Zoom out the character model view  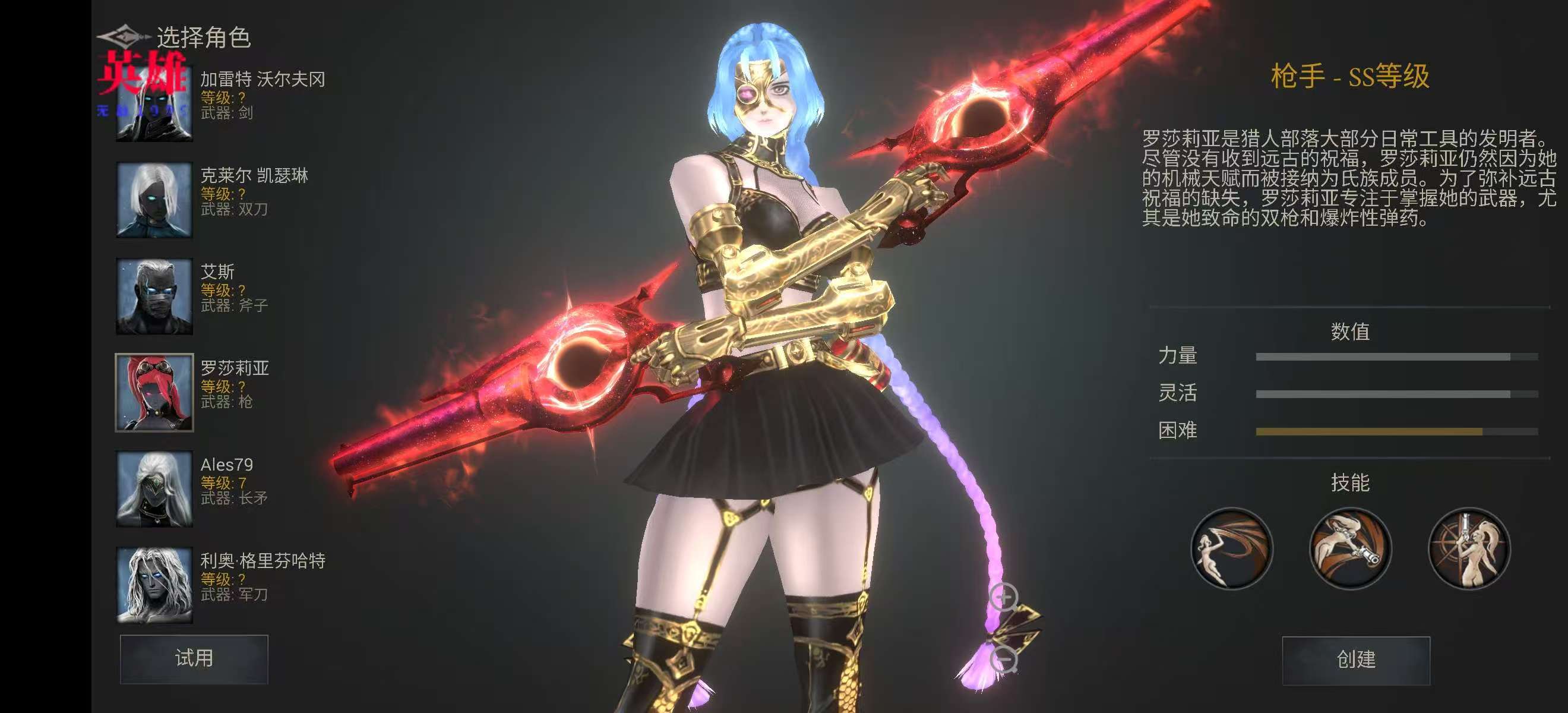[1004, 659]
